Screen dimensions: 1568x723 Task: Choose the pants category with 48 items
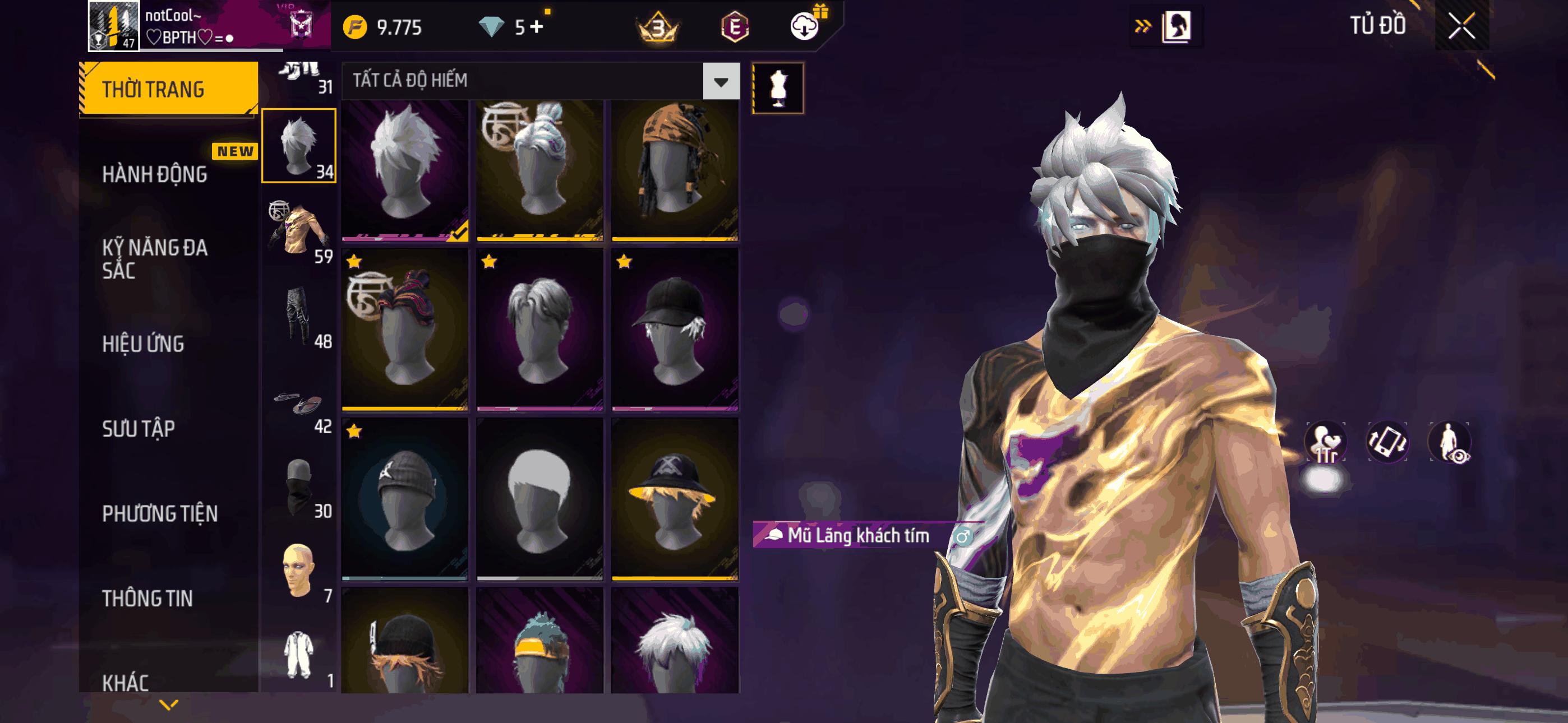298,317
